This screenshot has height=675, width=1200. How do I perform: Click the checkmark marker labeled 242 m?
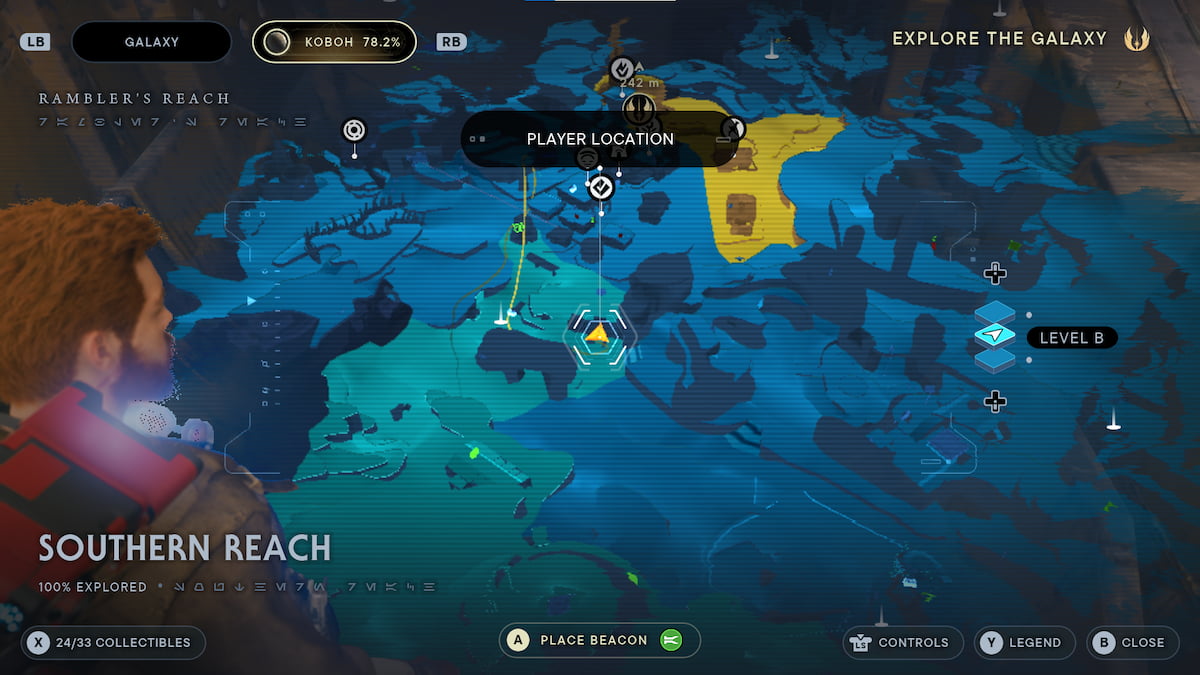[x=622, y=69]
